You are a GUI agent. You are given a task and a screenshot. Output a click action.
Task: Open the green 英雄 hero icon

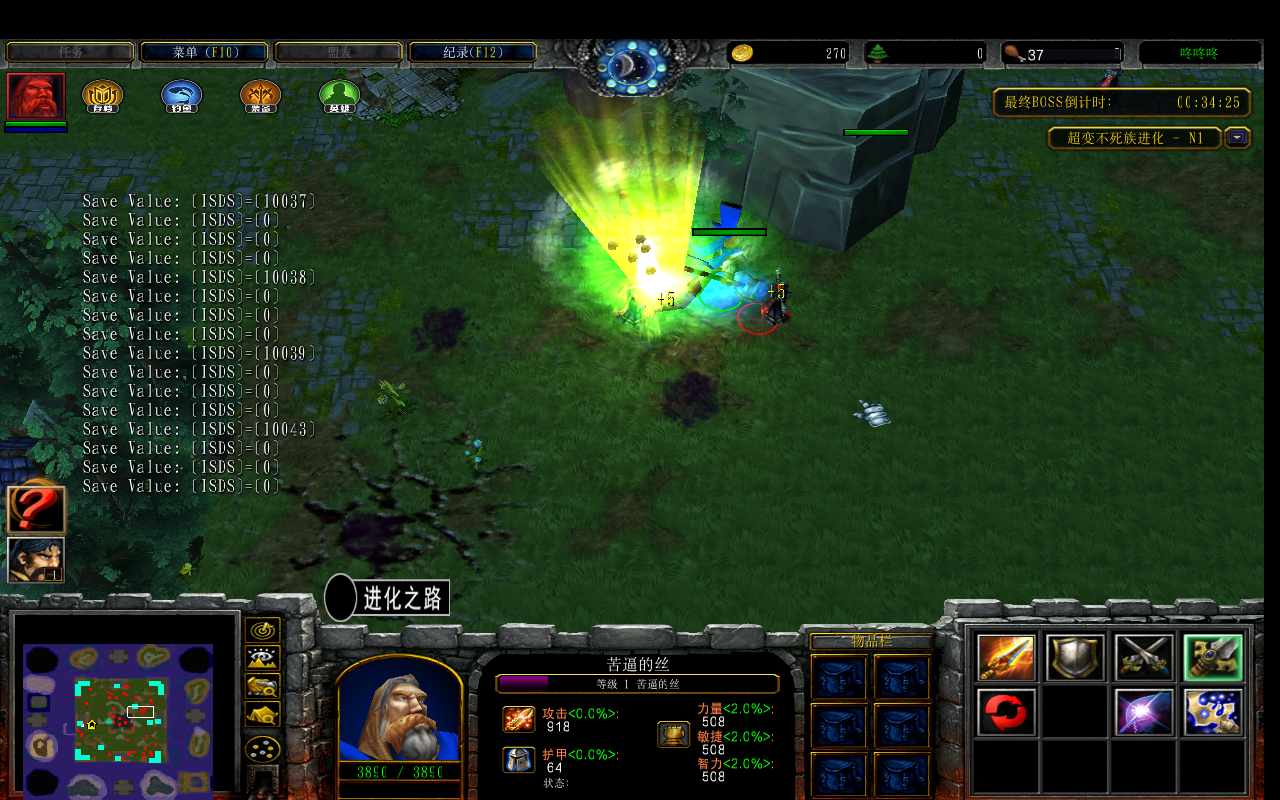pos(339,96)
